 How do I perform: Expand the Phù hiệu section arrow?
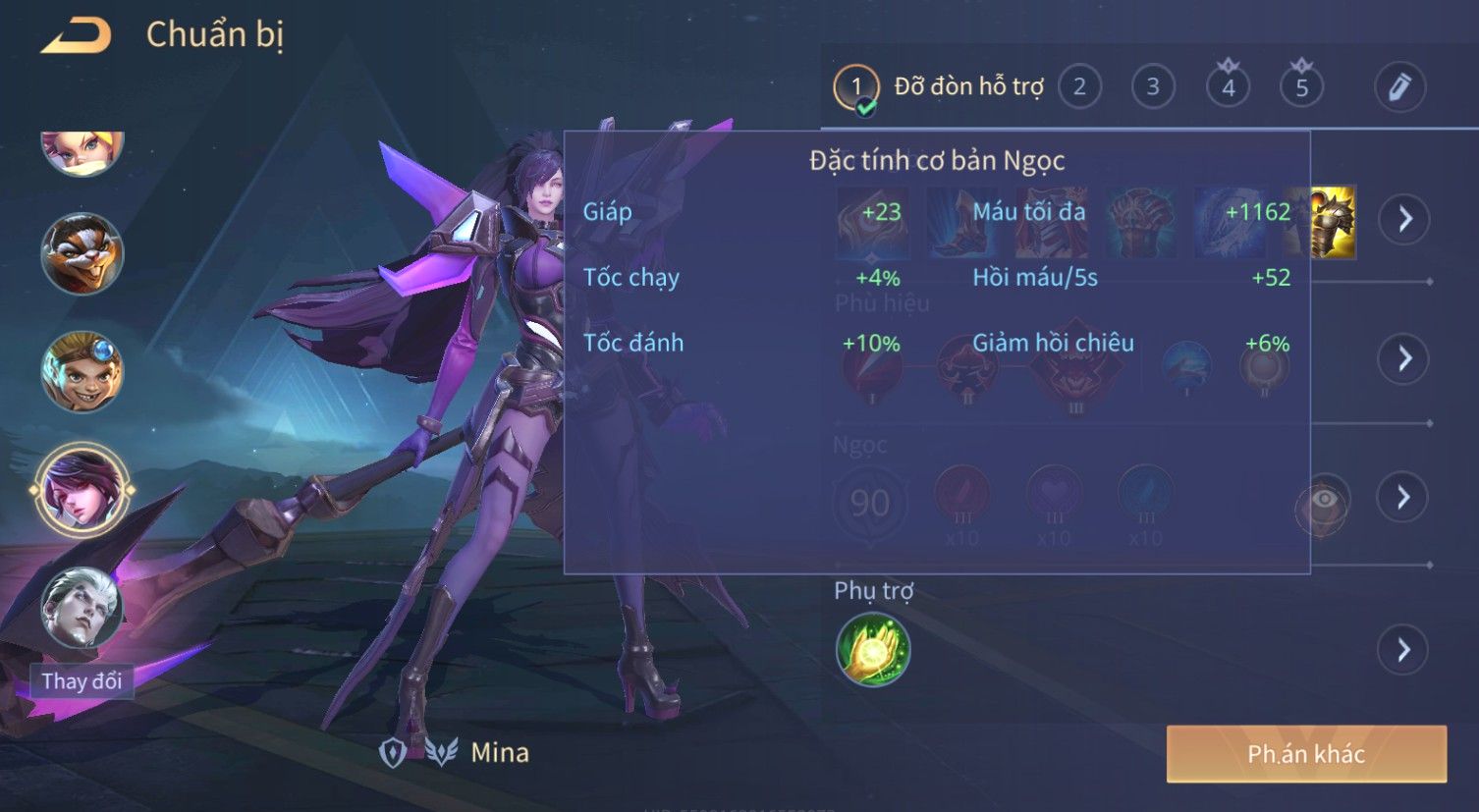point(1404,358)
